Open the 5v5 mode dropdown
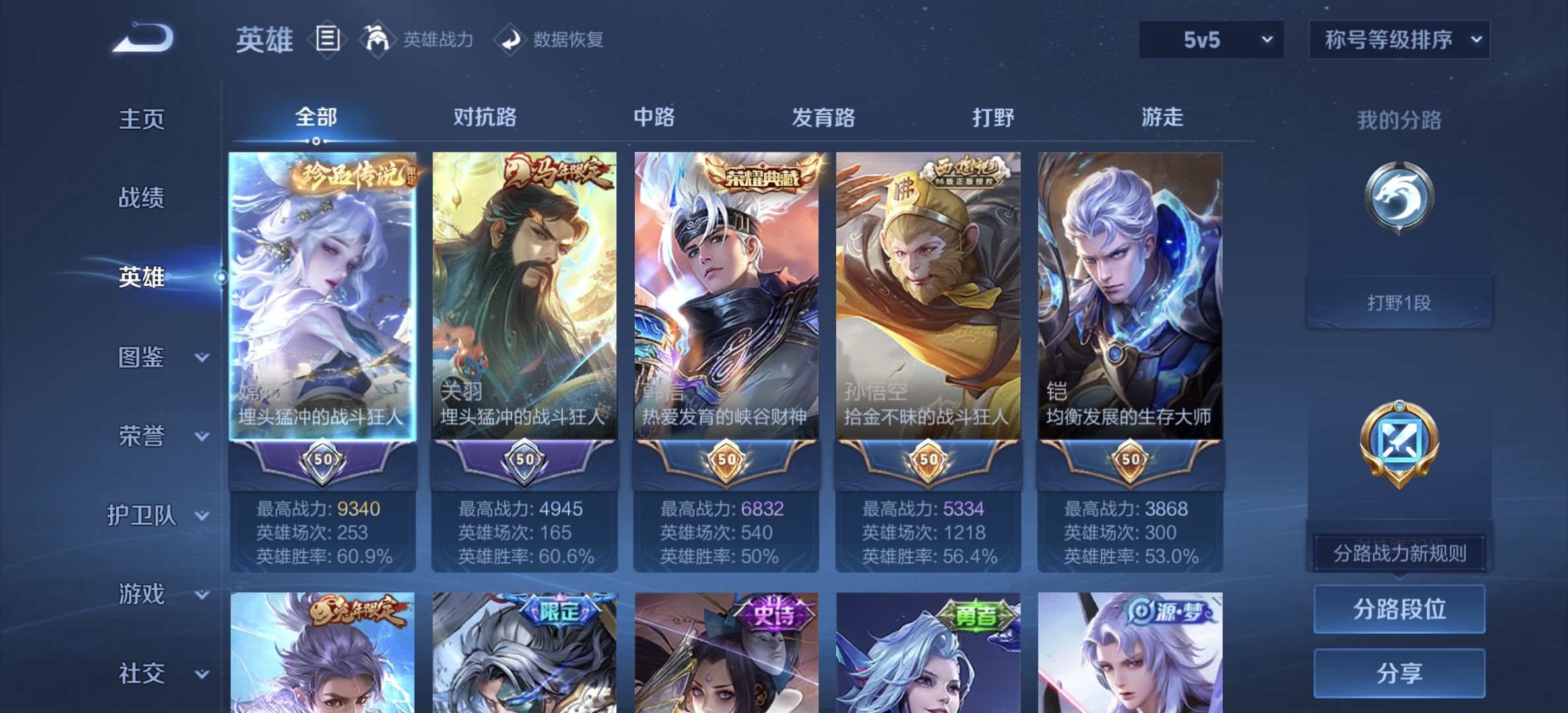Screen dimensions: 1568x713 coord(1210,40)
